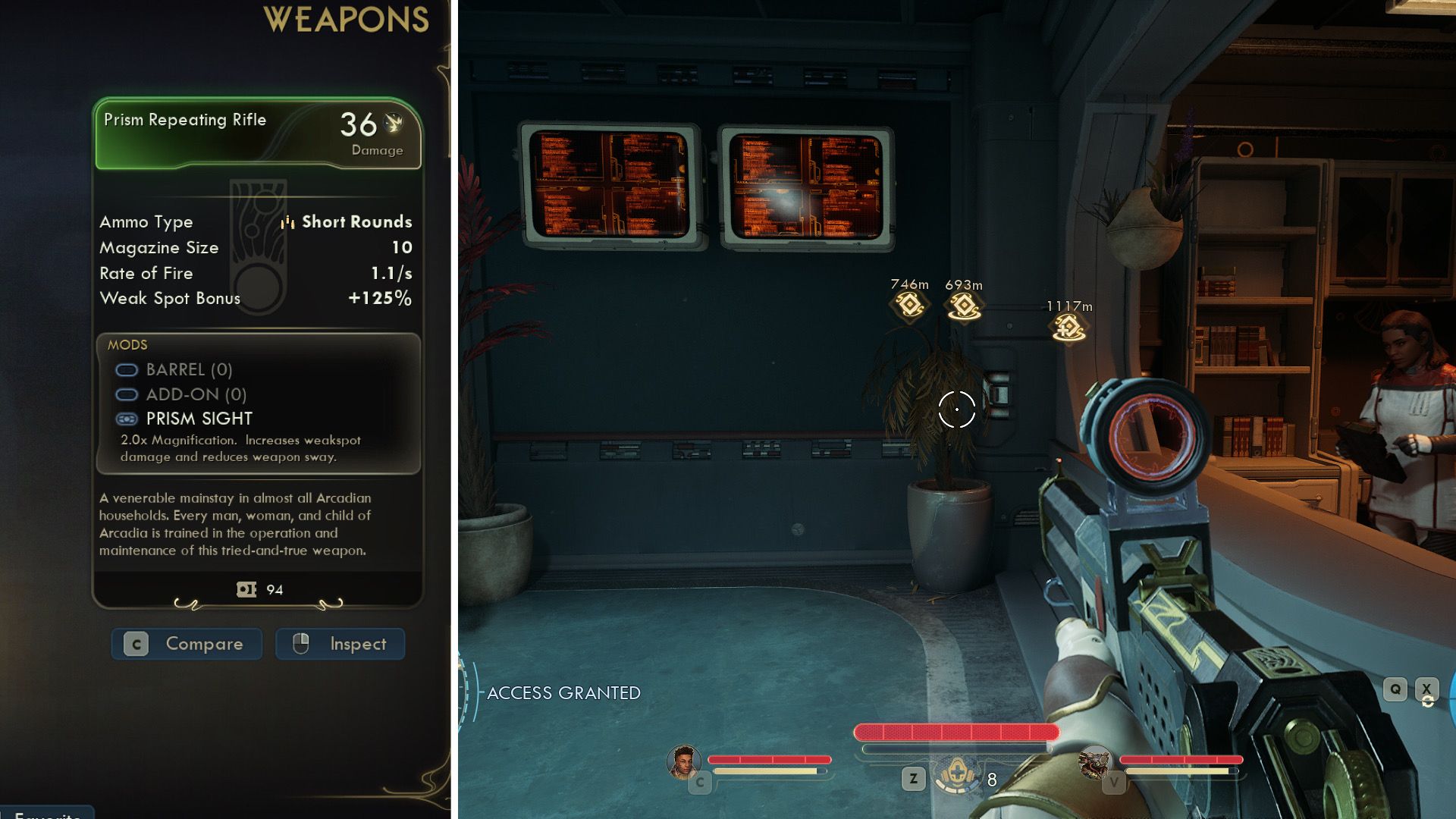Choose the empty Barrel mod slot
1456x819 pixels.
(174, 370)
